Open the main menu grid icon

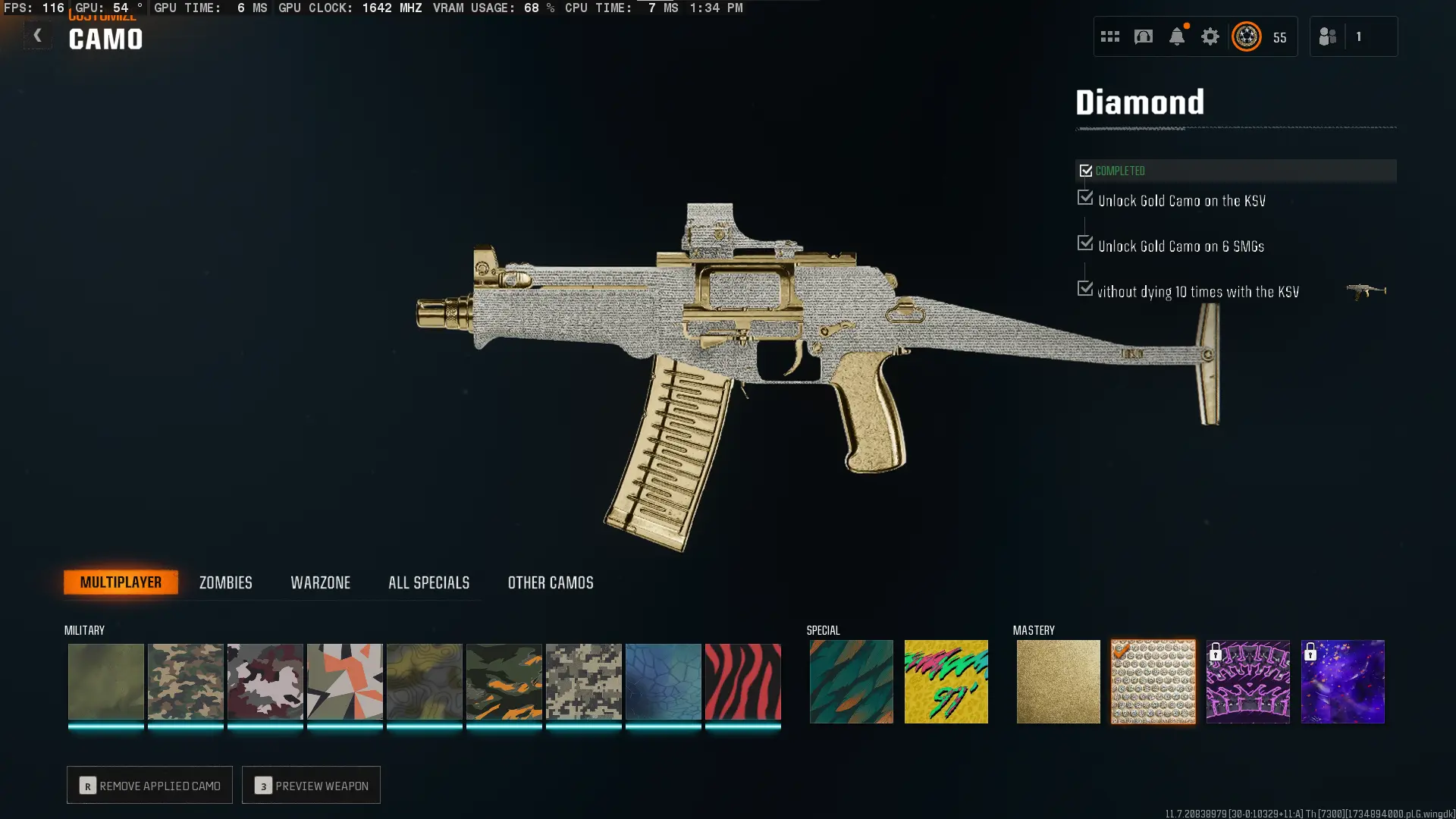tap(1110, 36)
